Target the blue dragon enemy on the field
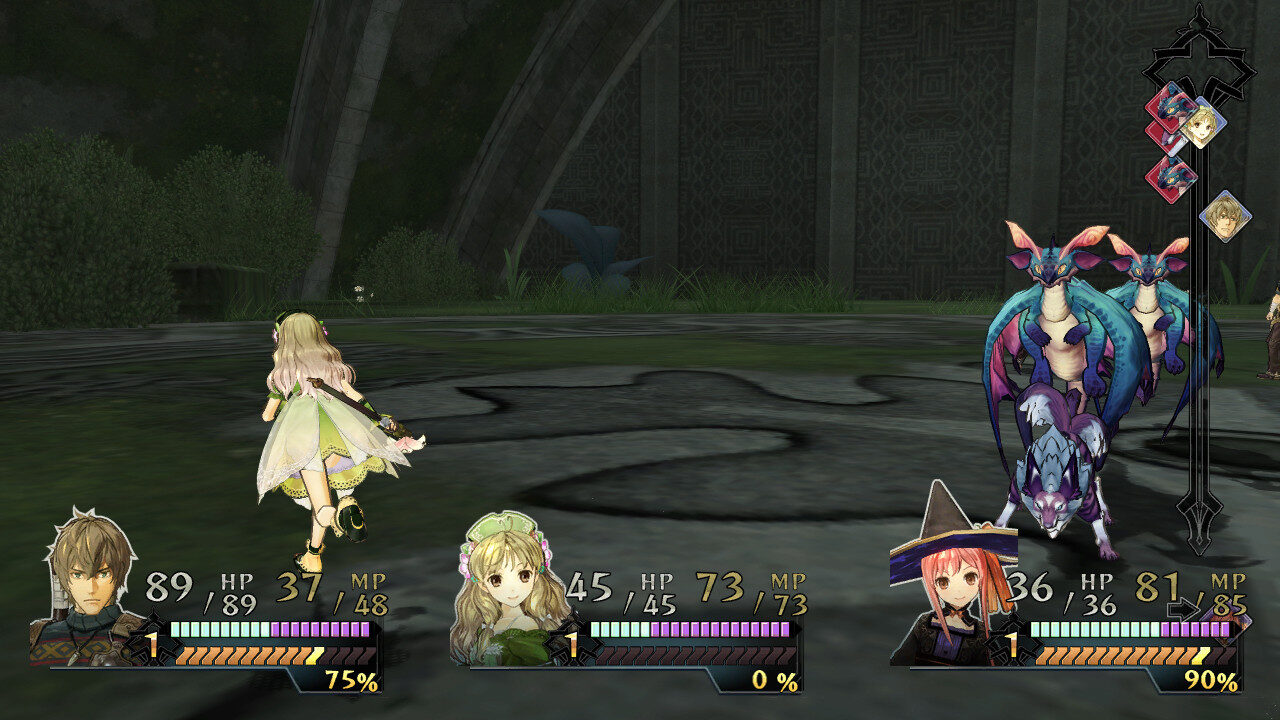1280x720 pixels. pyautogui.click(x=1060, y=330)
